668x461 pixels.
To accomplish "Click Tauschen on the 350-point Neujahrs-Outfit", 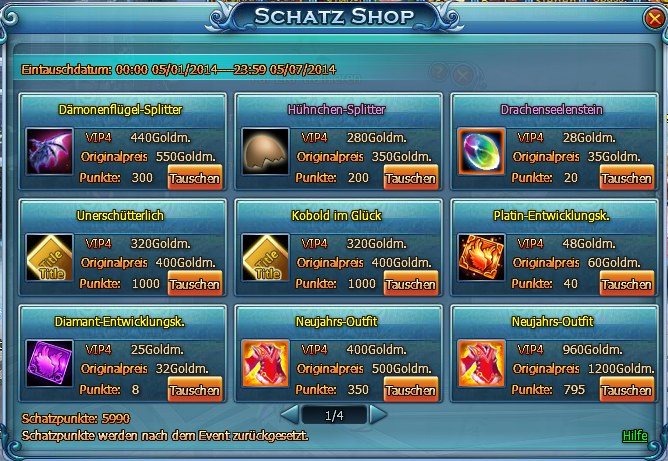I will 411,390.
